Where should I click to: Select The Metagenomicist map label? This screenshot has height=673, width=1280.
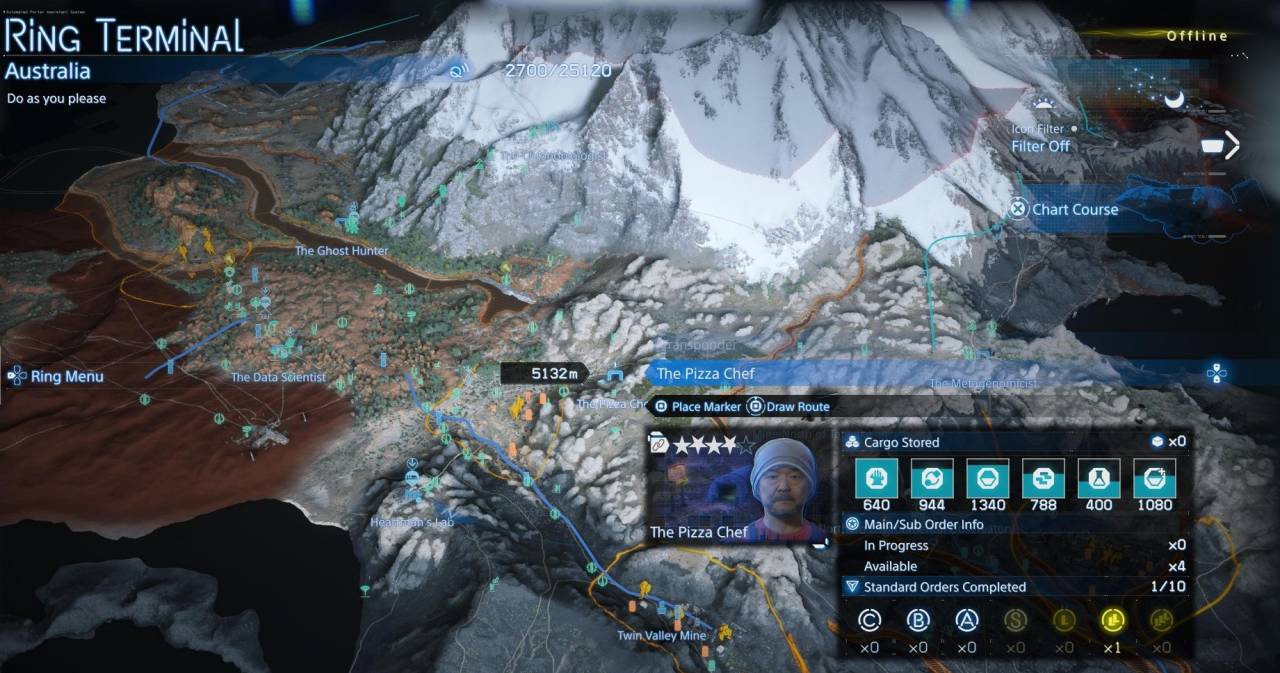tap(983, 383)
